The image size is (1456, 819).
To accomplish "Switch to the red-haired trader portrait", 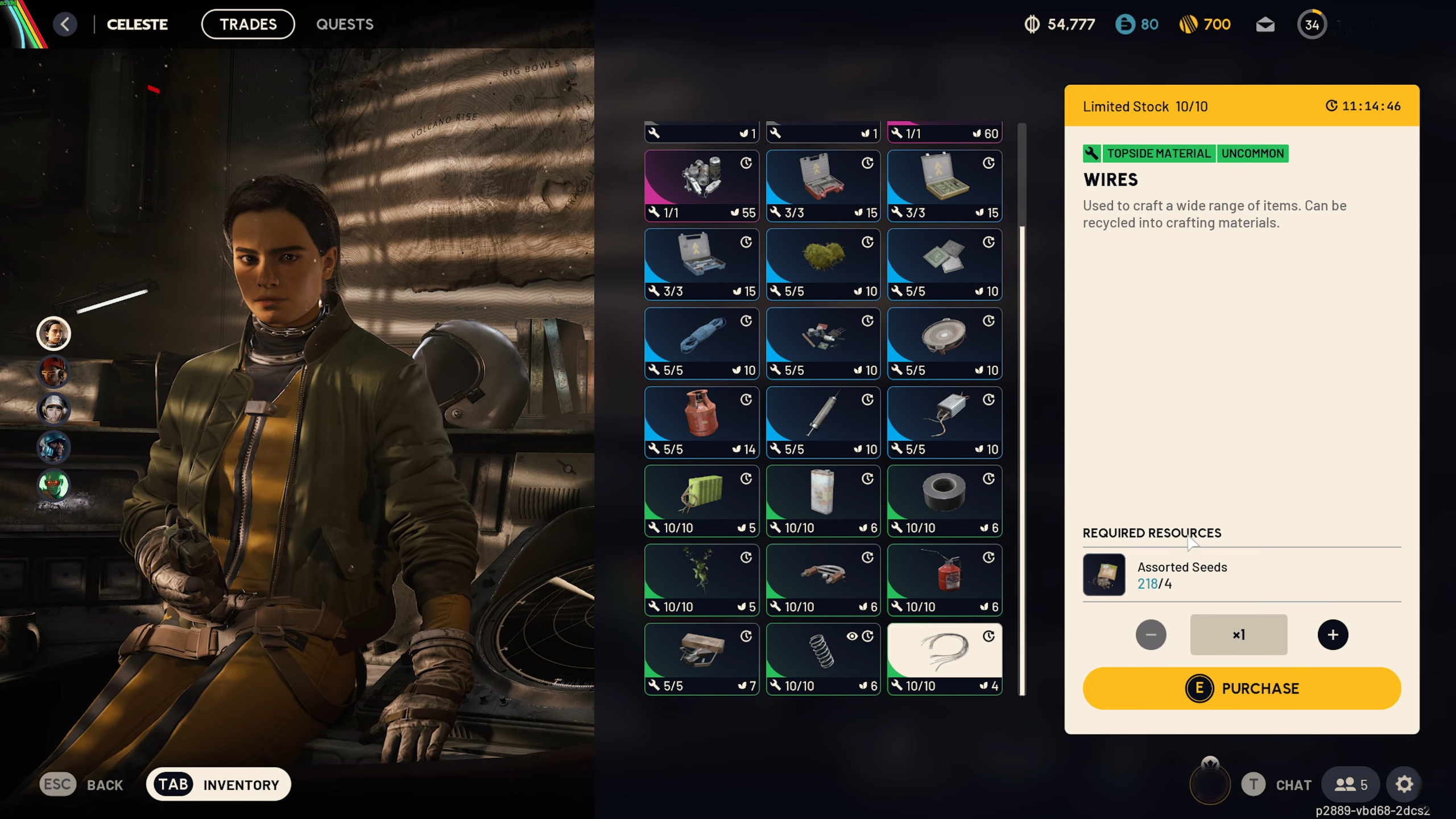I will 53,371.
